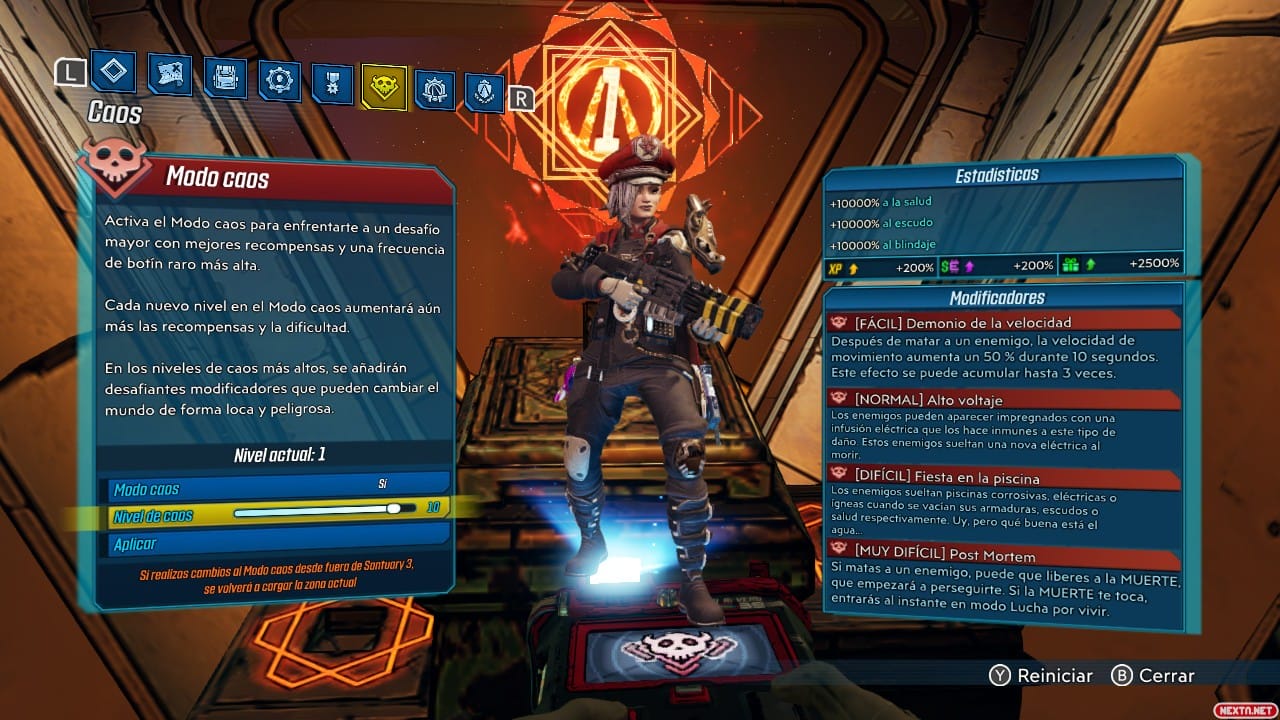Open the medal challenges tab icon
This screenshot has width=1280, height=720.
(x=335, y=81)
